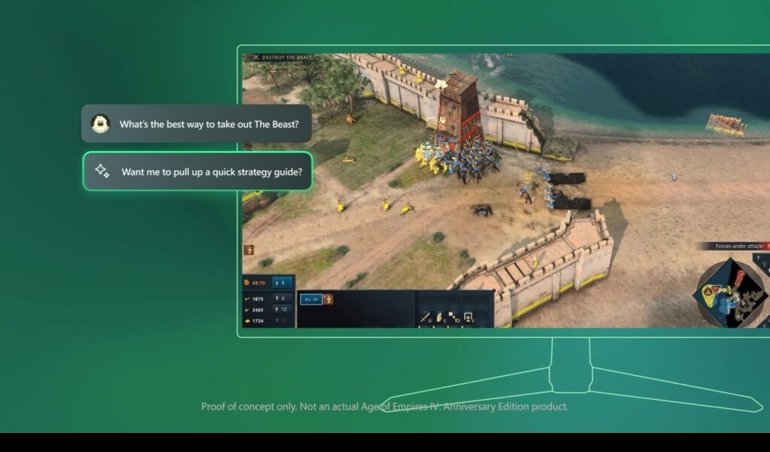This screenshot has height=452, width=770.
Task: Open the minimap in the corner
Action: (x=729, y=288)
